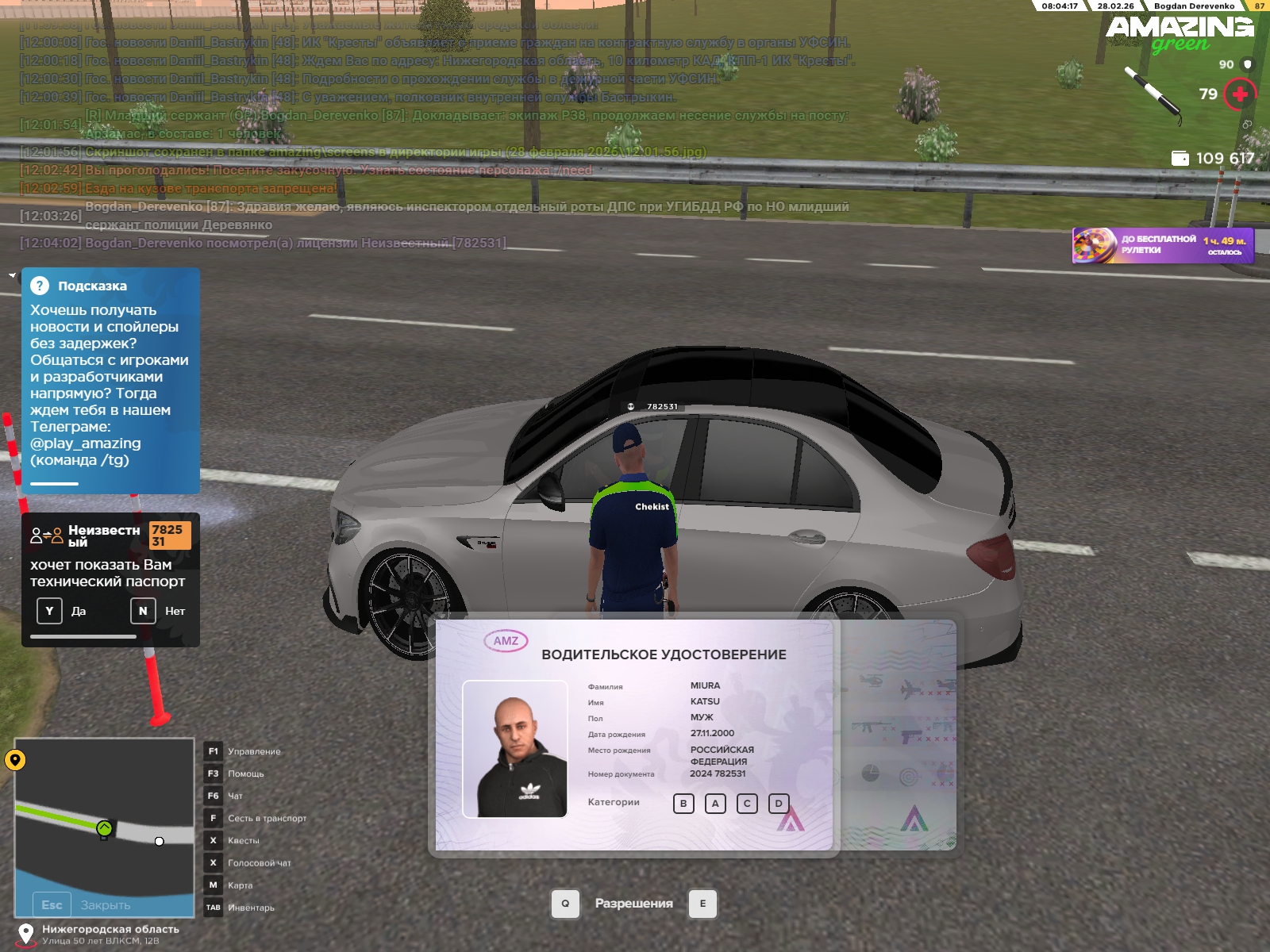The image size is (1270, 952).
Task: Click the driver photo on the license
Action: pyautogui.click(x=515, y=749)
